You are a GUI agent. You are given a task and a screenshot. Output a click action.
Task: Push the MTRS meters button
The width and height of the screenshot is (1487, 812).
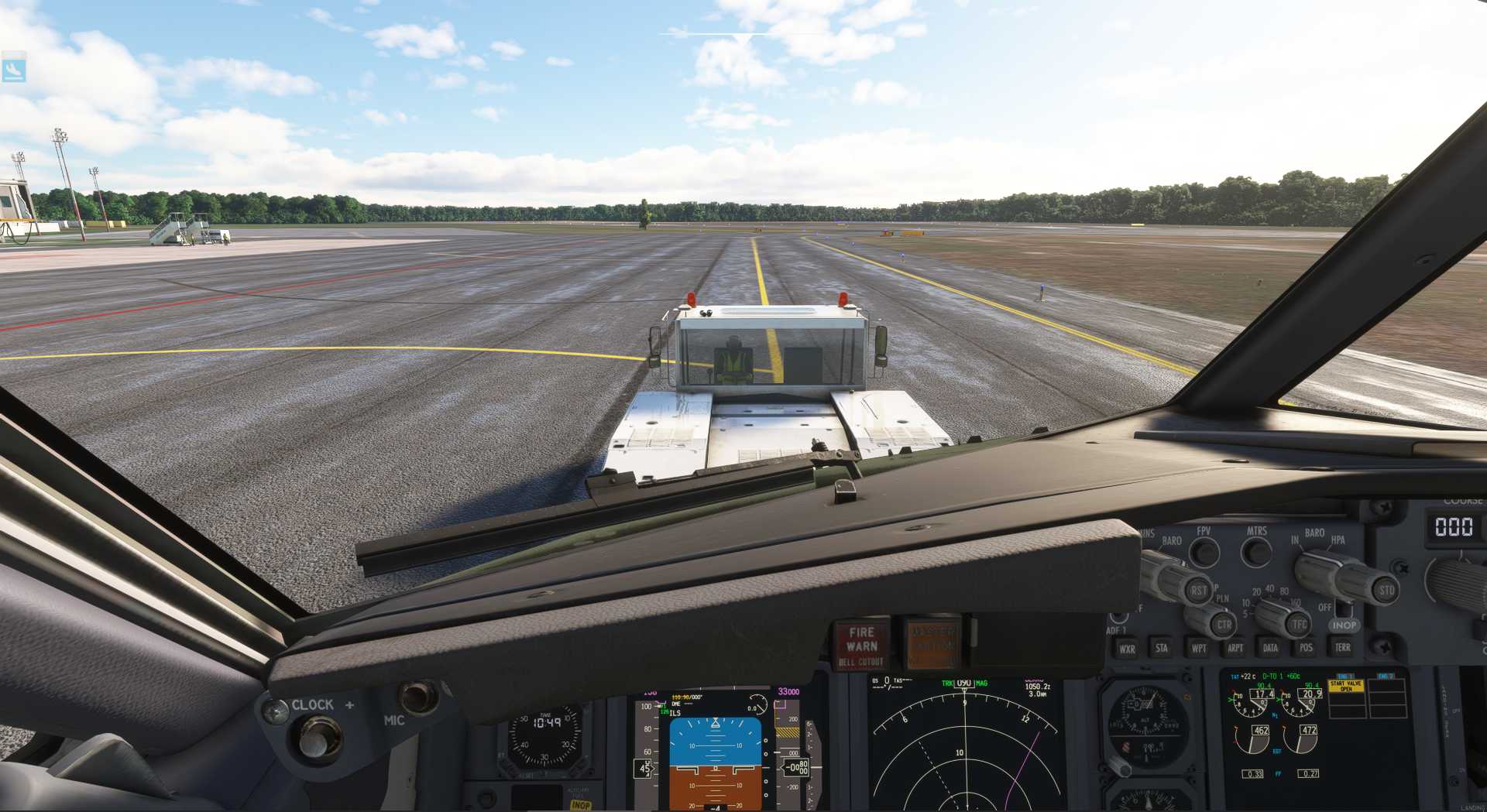(x=1256, y=552)
